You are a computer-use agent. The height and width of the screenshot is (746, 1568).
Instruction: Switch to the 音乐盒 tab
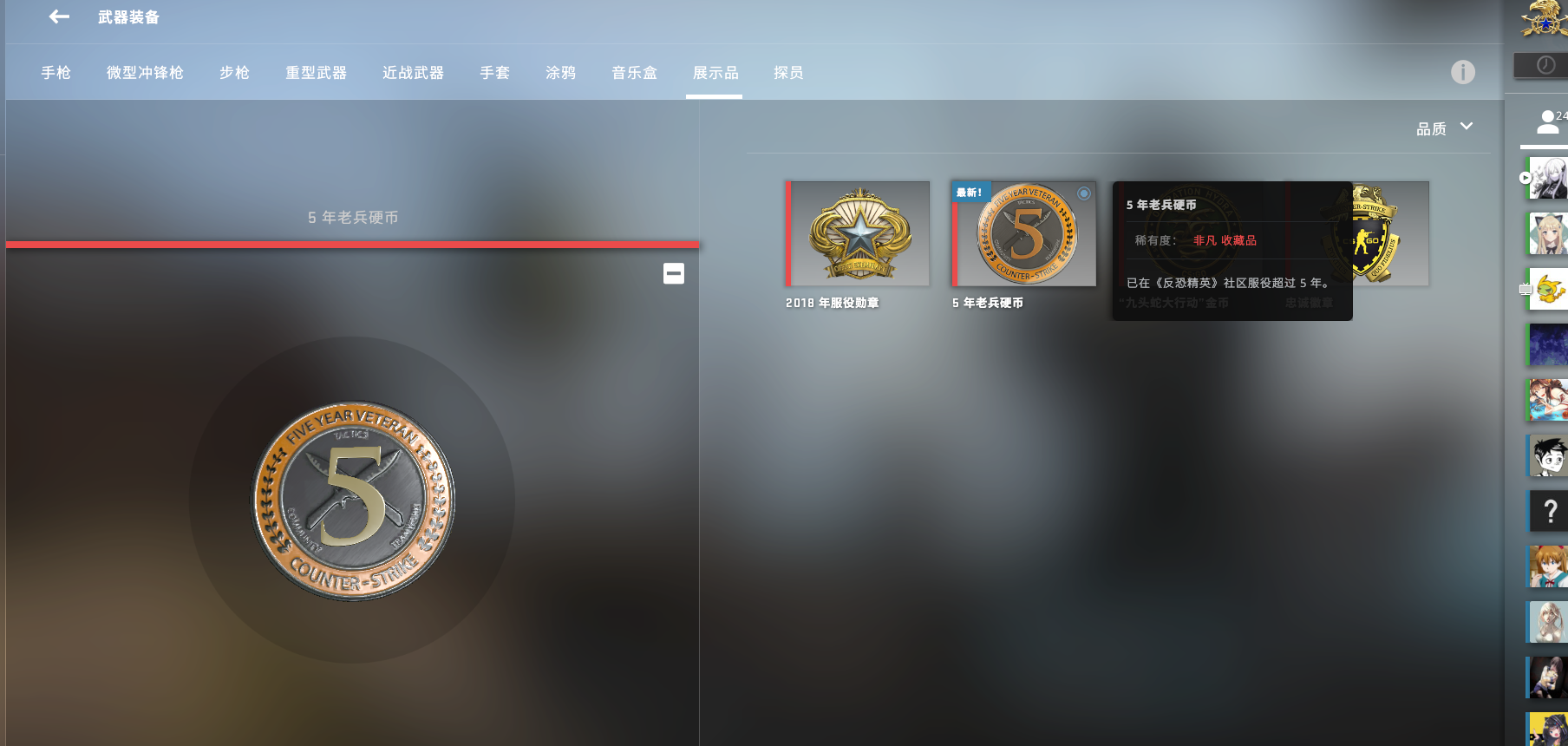[634, 73]
